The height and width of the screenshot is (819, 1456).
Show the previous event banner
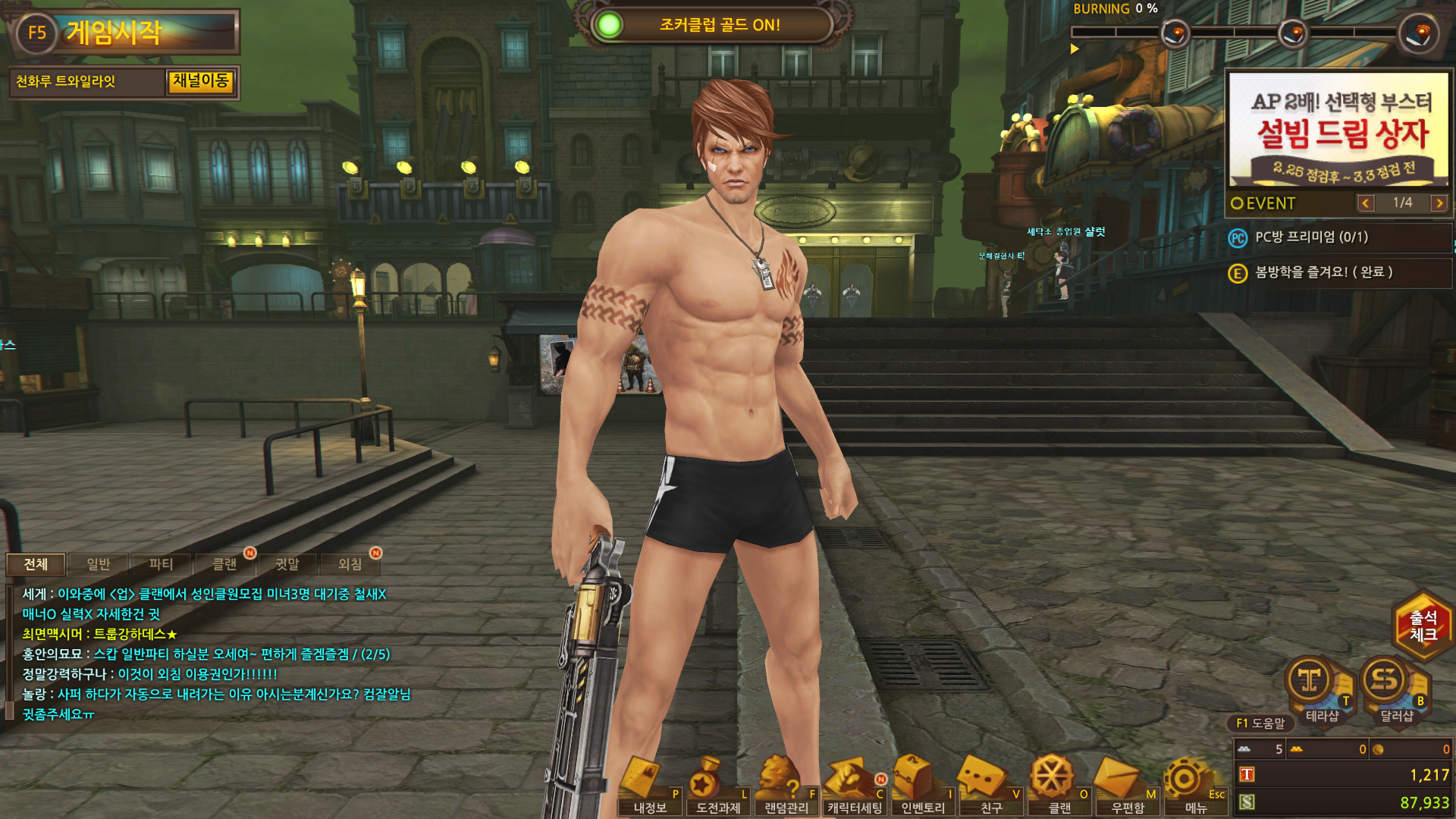(x=1366, y=203)
